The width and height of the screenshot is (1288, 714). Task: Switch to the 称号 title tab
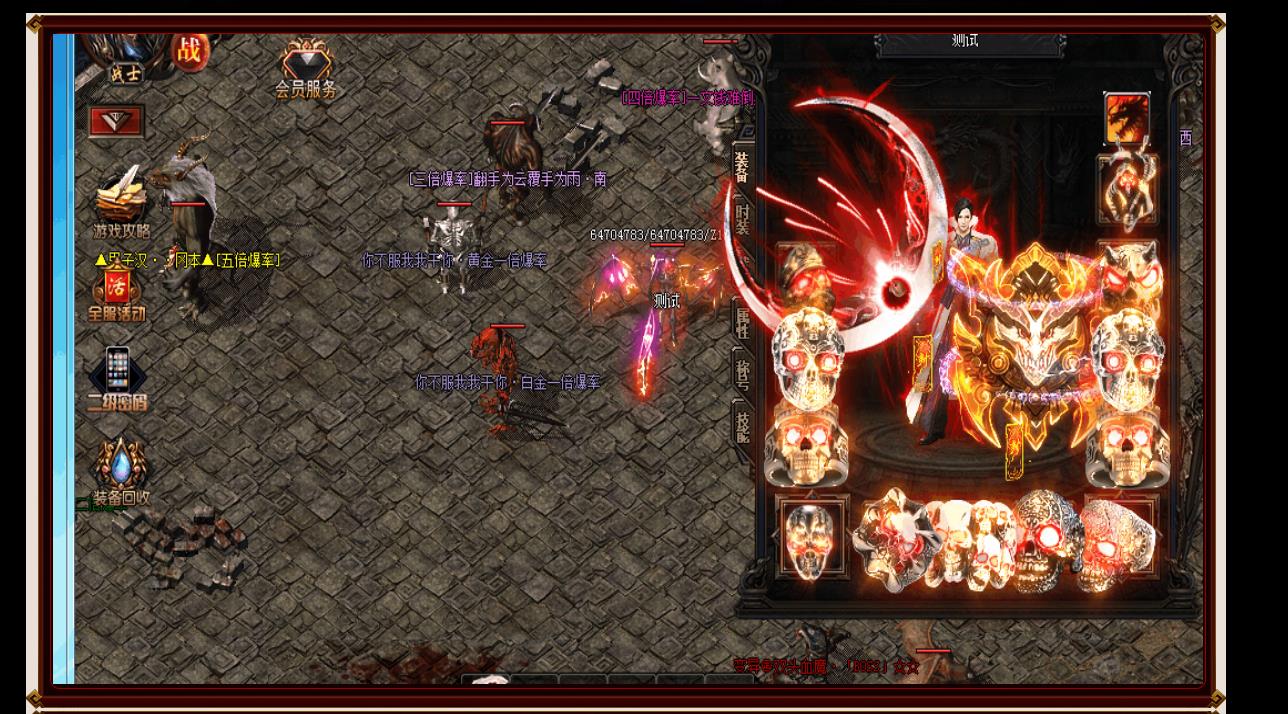pos(743,369)
